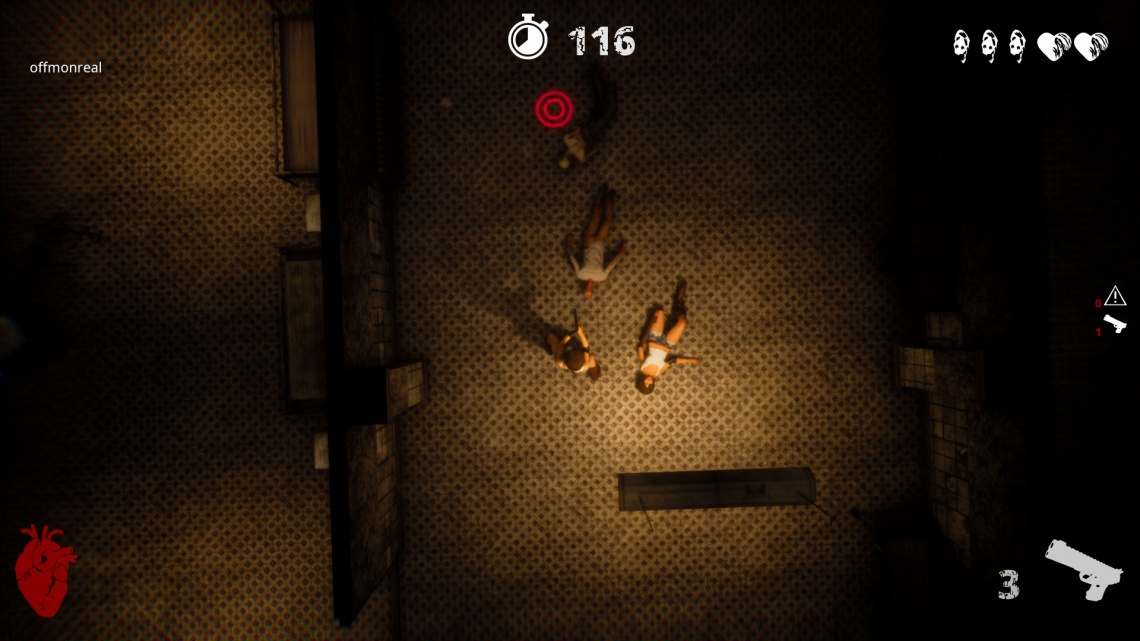Click the red bullseye objective marker
This screenshot has height=641, width=1140.
tap(553, 108)
